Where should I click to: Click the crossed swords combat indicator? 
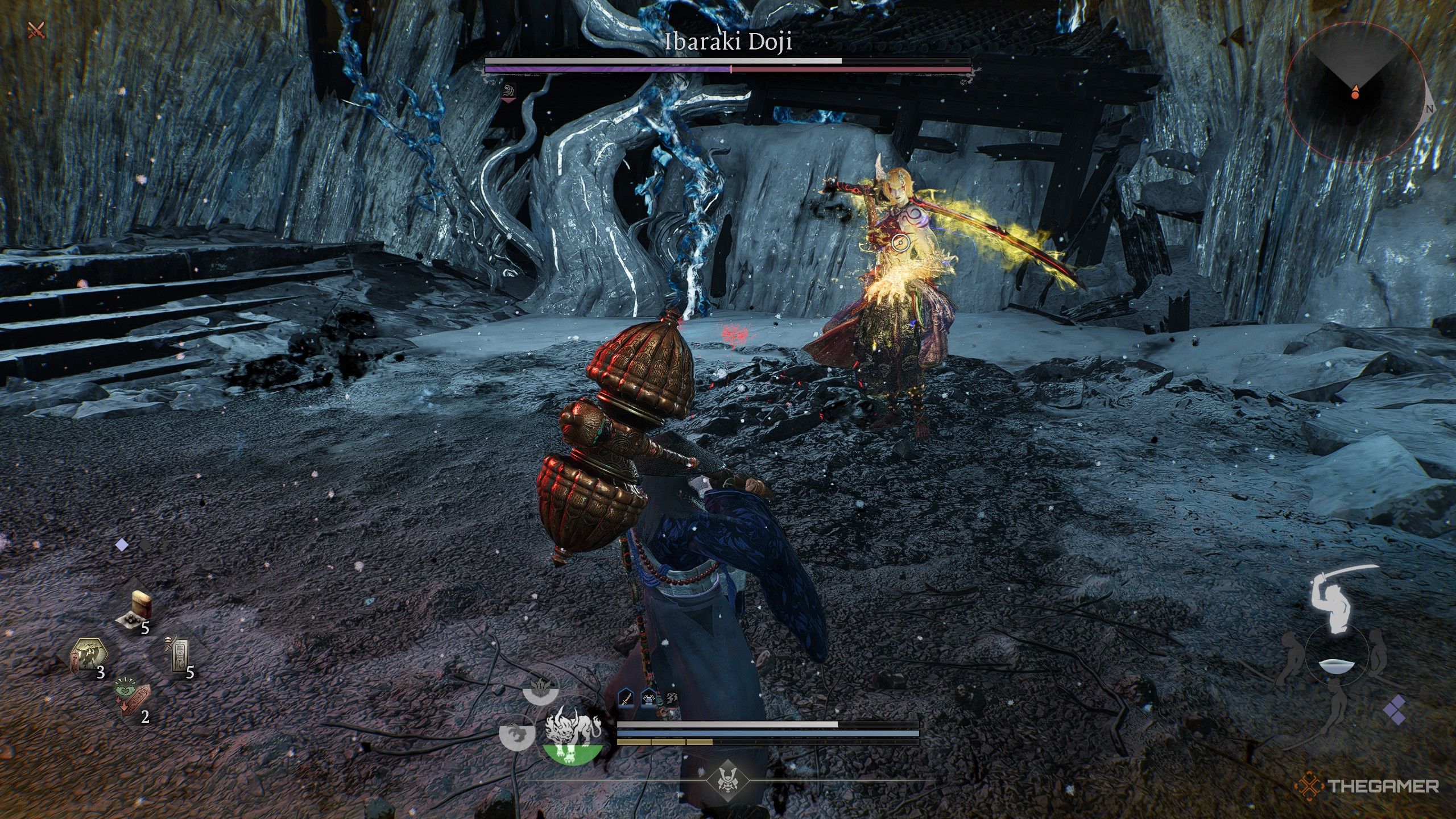click(x=36, y=30)
